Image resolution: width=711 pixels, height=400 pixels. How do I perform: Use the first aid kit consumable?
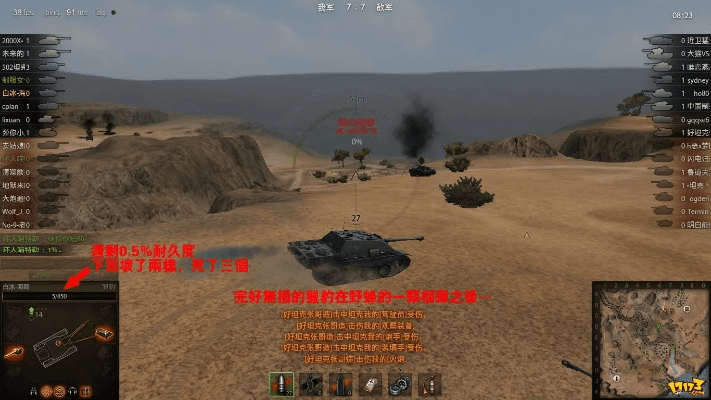point(372,385)
